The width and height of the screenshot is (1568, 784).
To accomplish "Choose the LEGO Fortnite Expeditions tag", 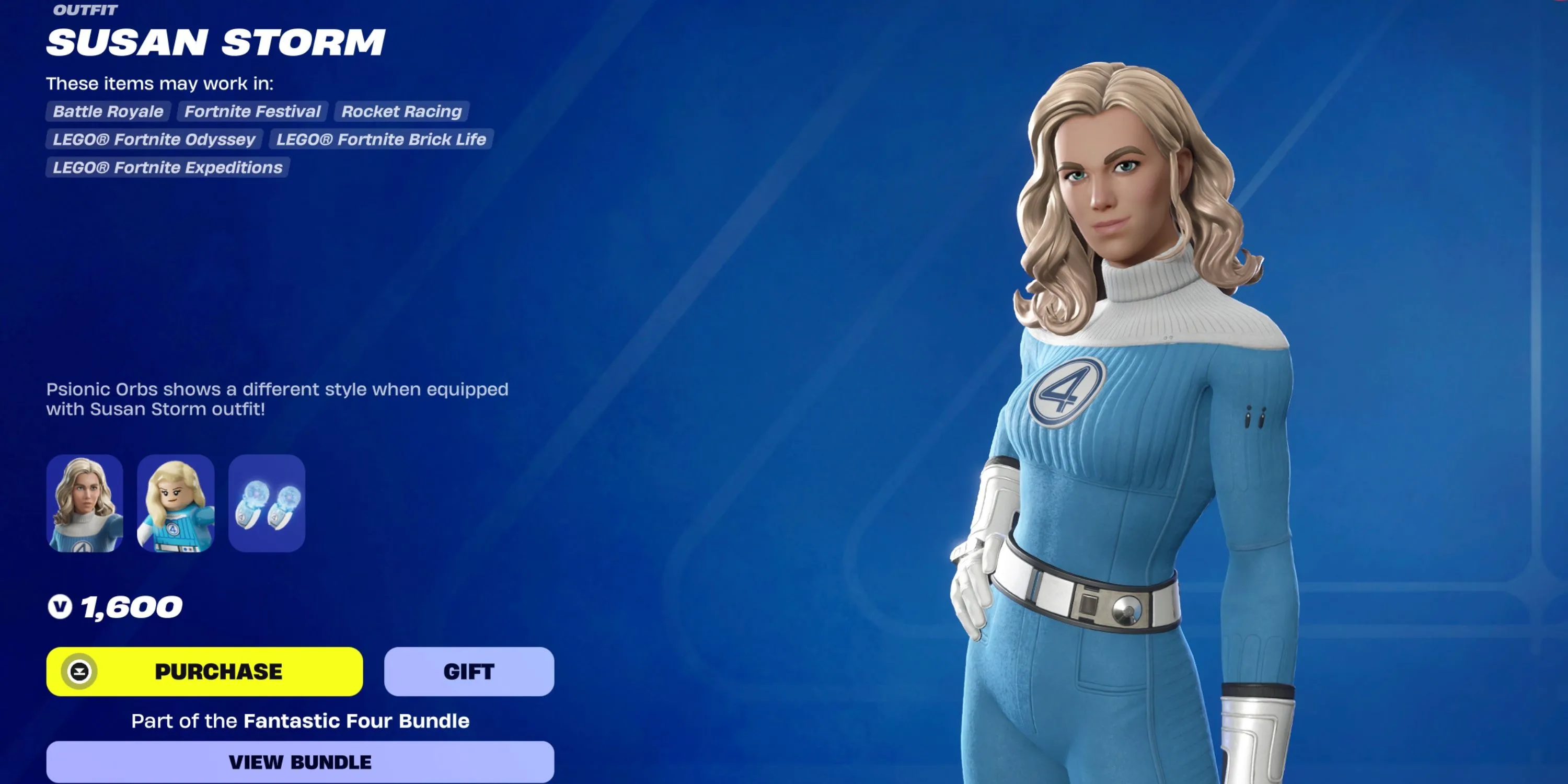I will coord(167,167).
